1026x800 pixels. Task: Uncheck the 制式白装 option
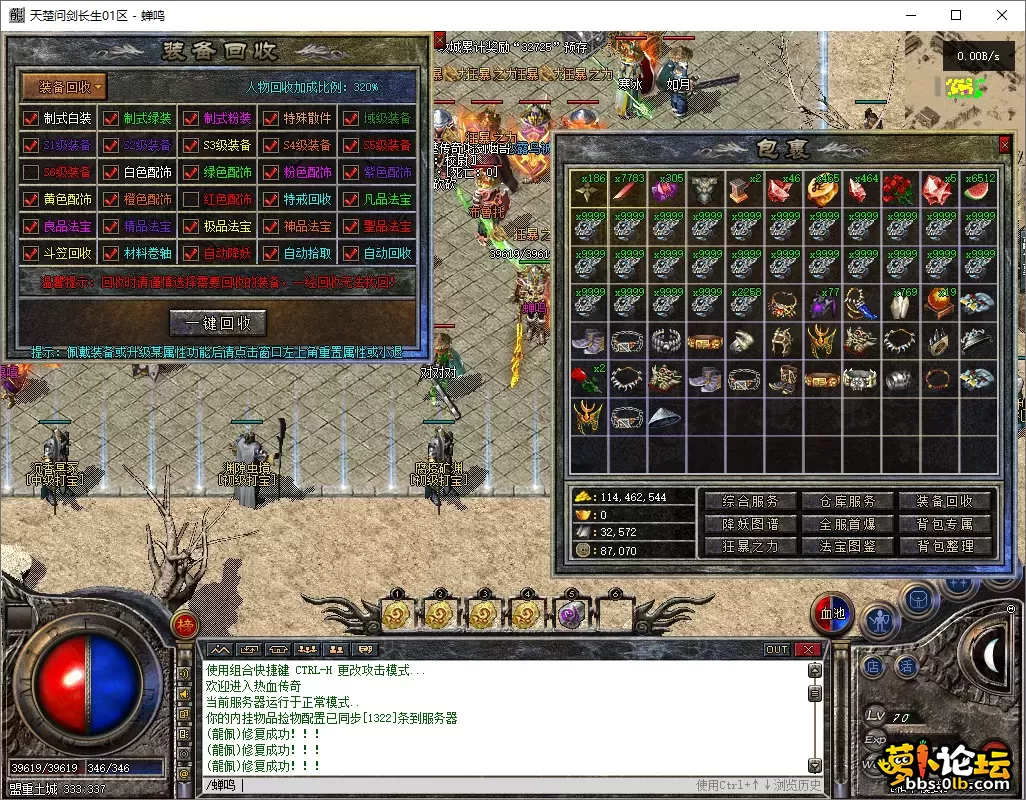(x=31, y=118)
